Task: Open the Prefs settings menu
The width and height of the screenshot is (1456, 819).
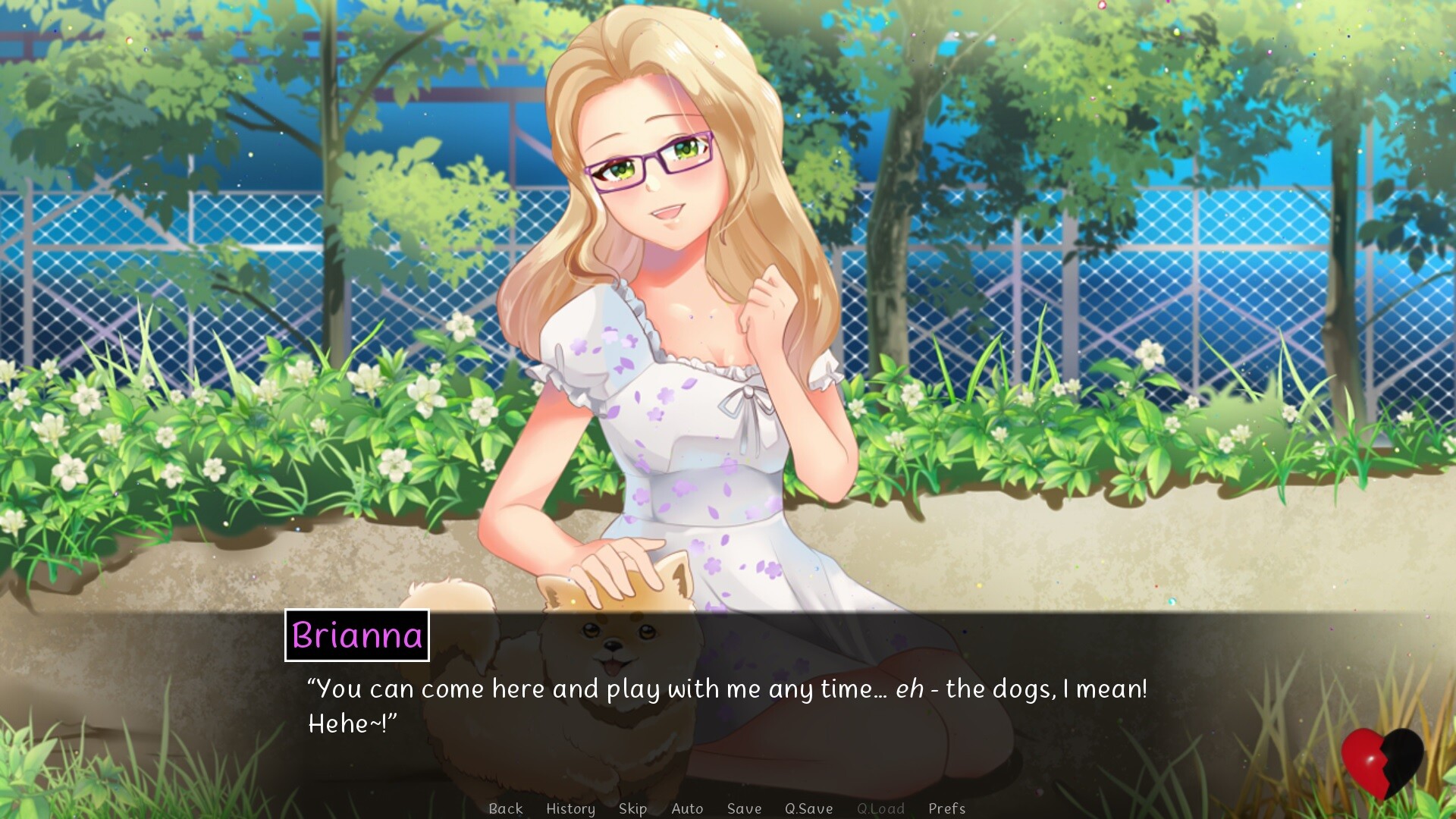Action: [x=946, y=808]
